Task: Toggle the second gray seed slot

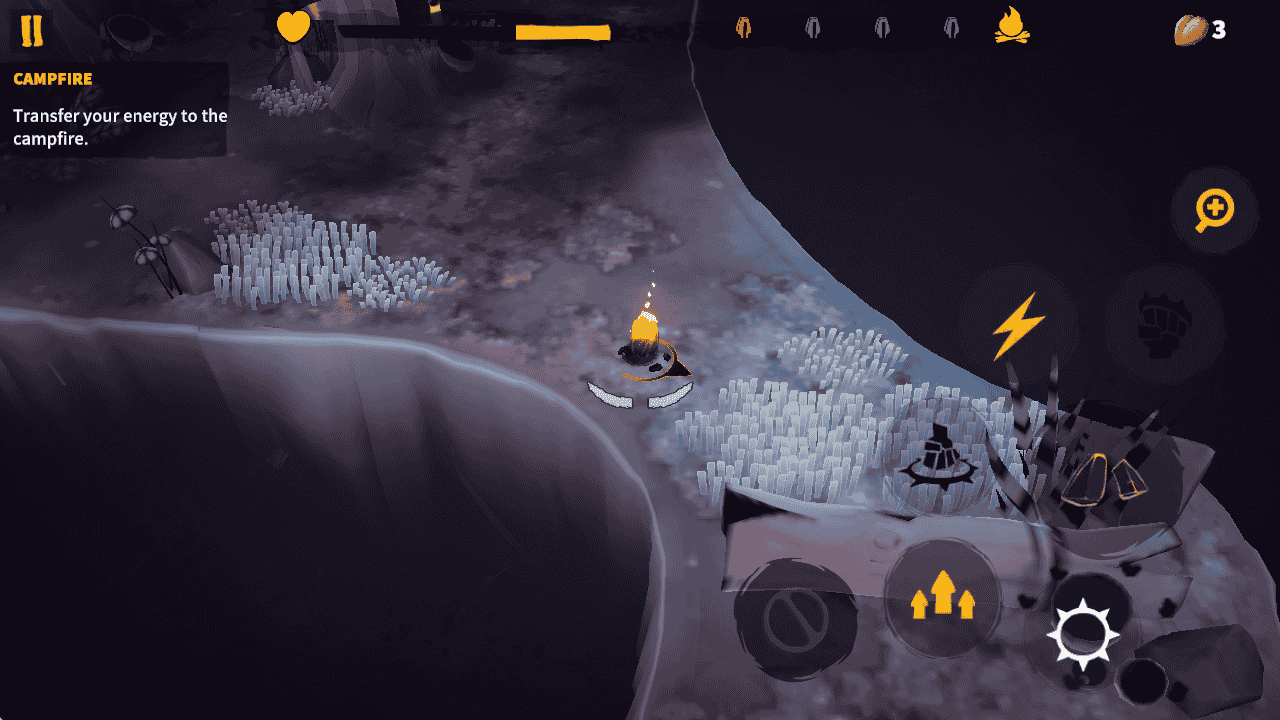Action: [812, 28]
